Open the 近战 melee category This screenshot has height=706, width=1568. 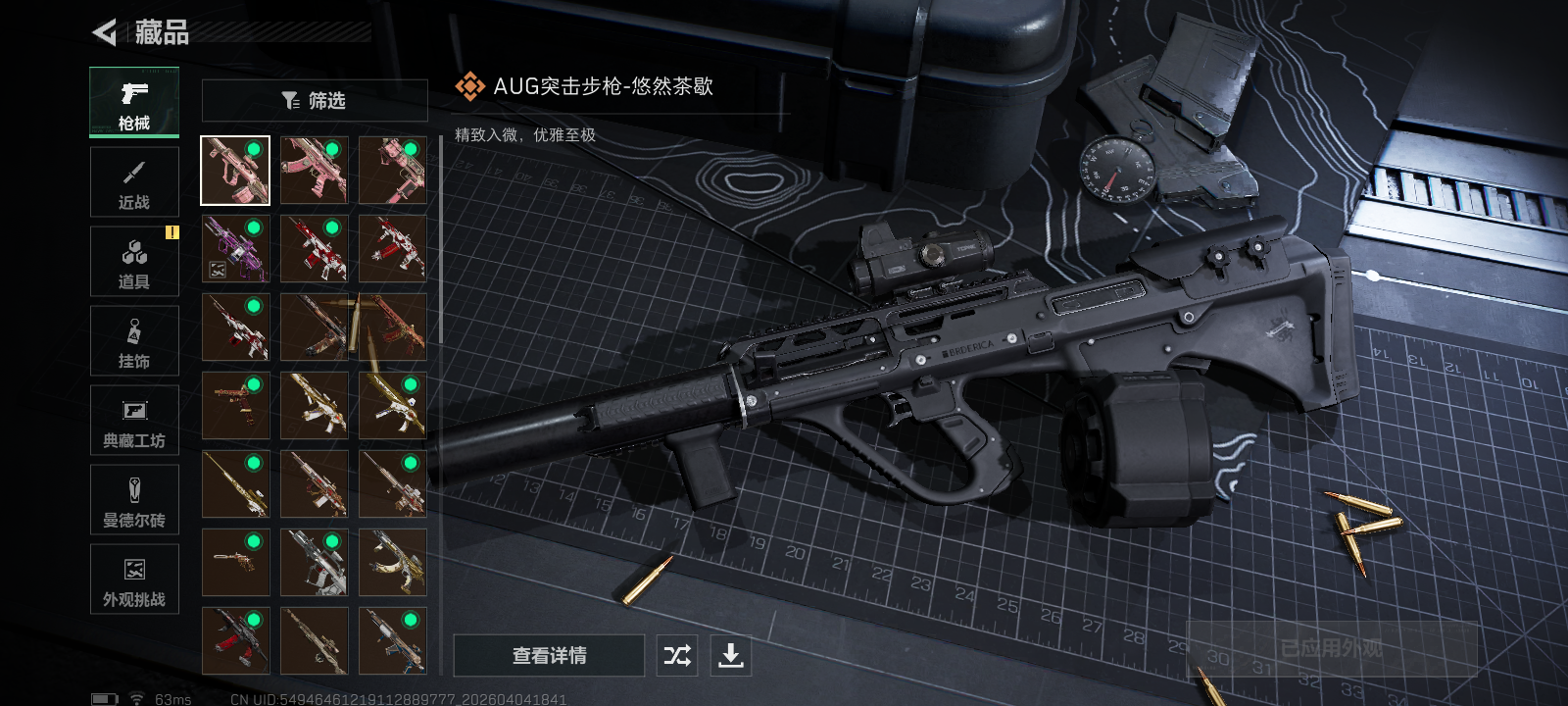coord(134,182)
